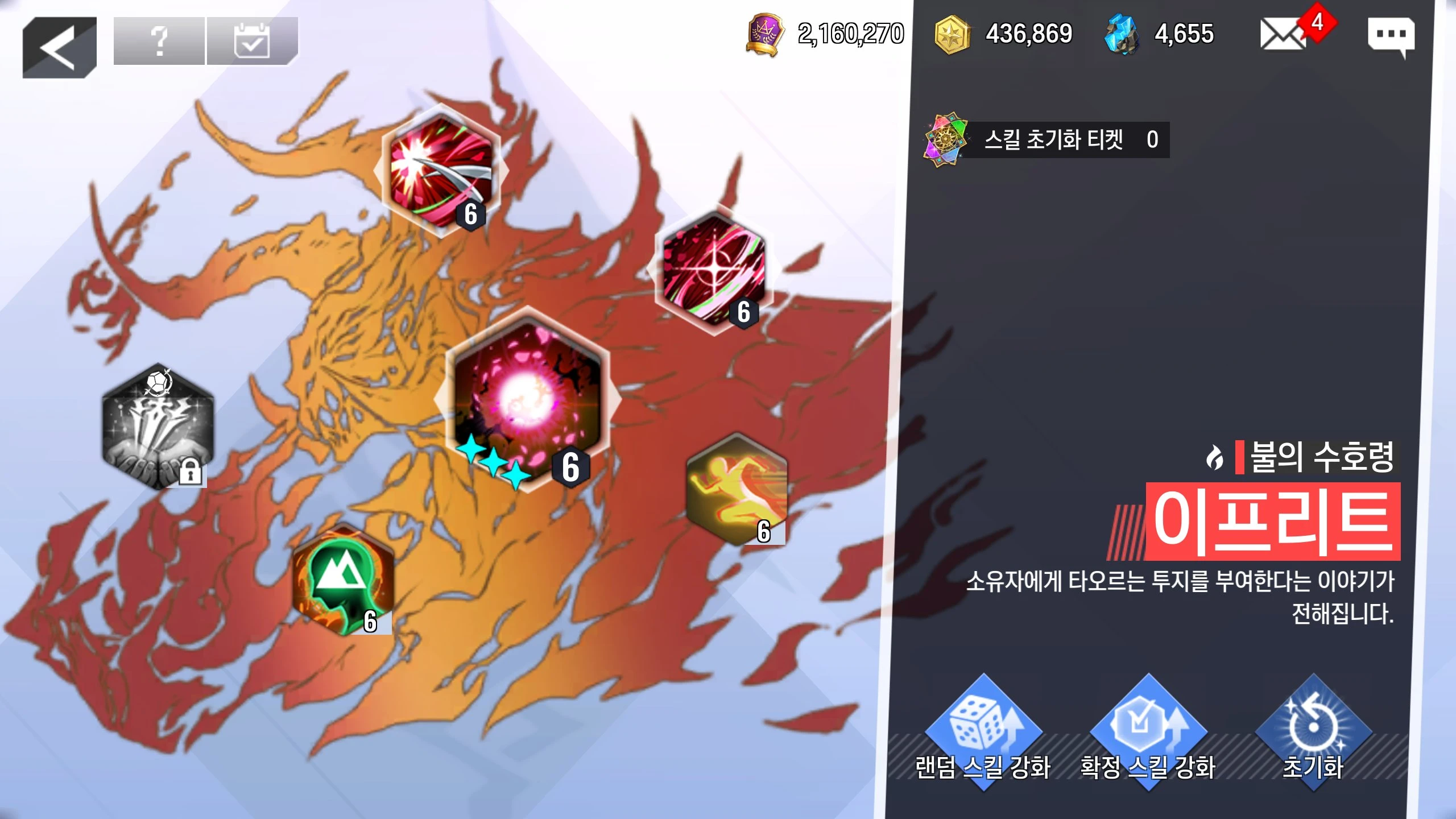Select the central pink explosion skill
This screenshot has width=1456, height=819.
(527, 399)
